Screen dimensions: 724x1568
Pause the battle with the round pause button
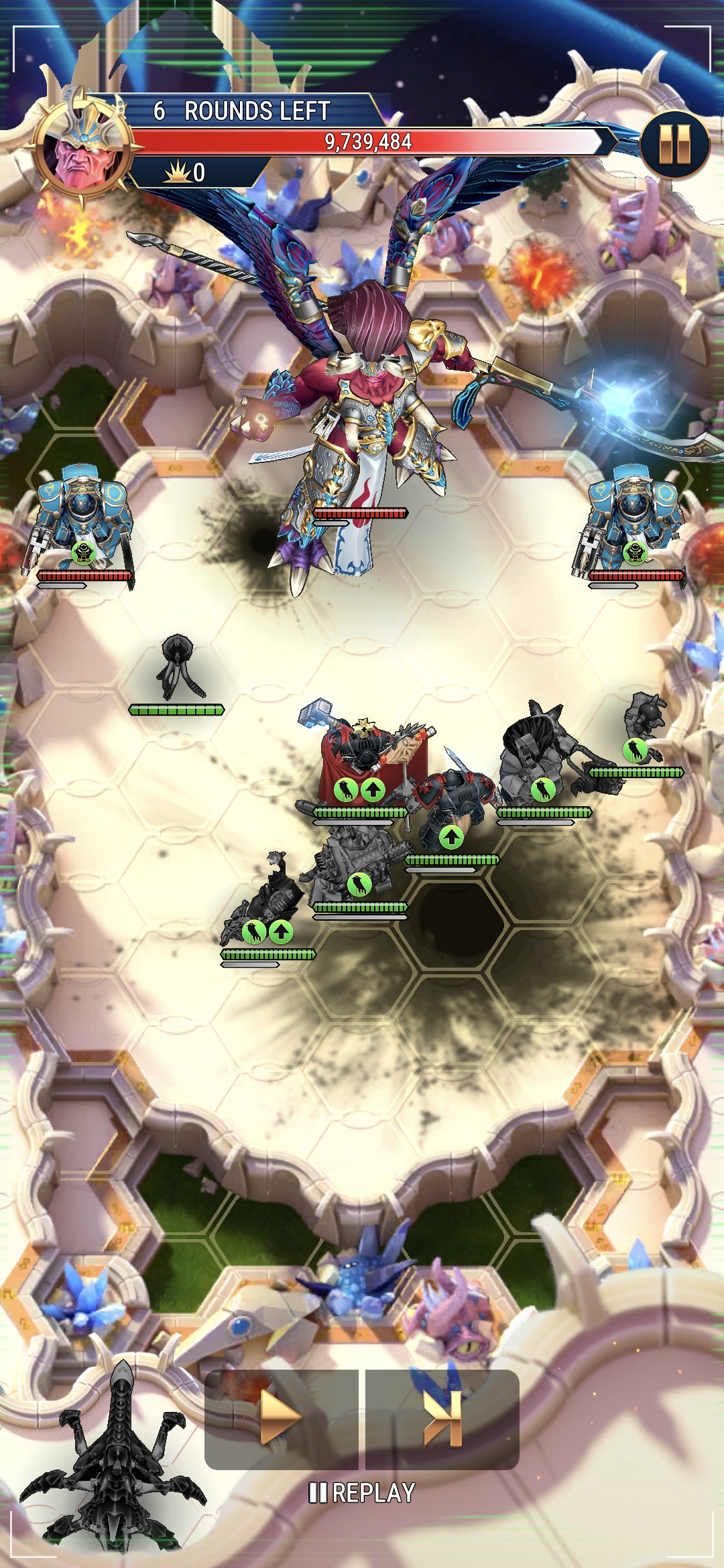click(674, 145)
